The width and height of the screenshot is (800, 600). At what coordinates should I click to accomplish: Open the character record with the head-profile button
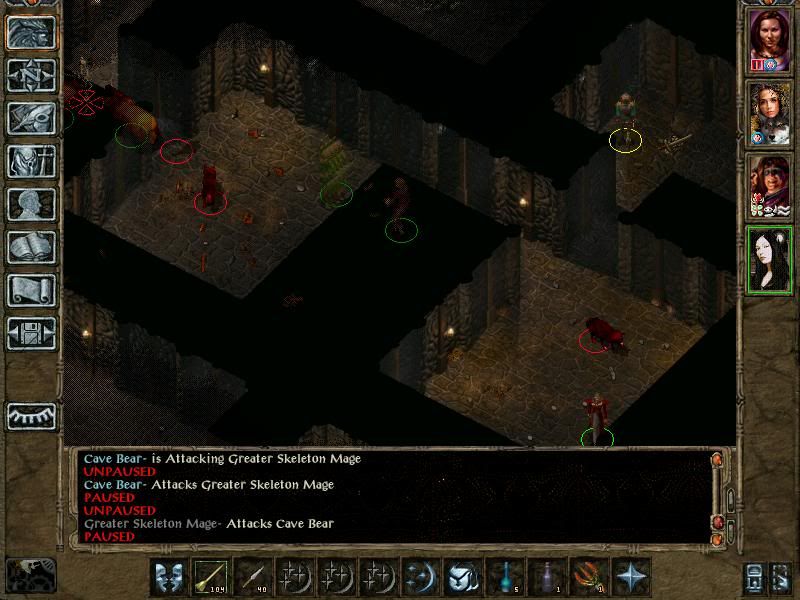(30, 204)
